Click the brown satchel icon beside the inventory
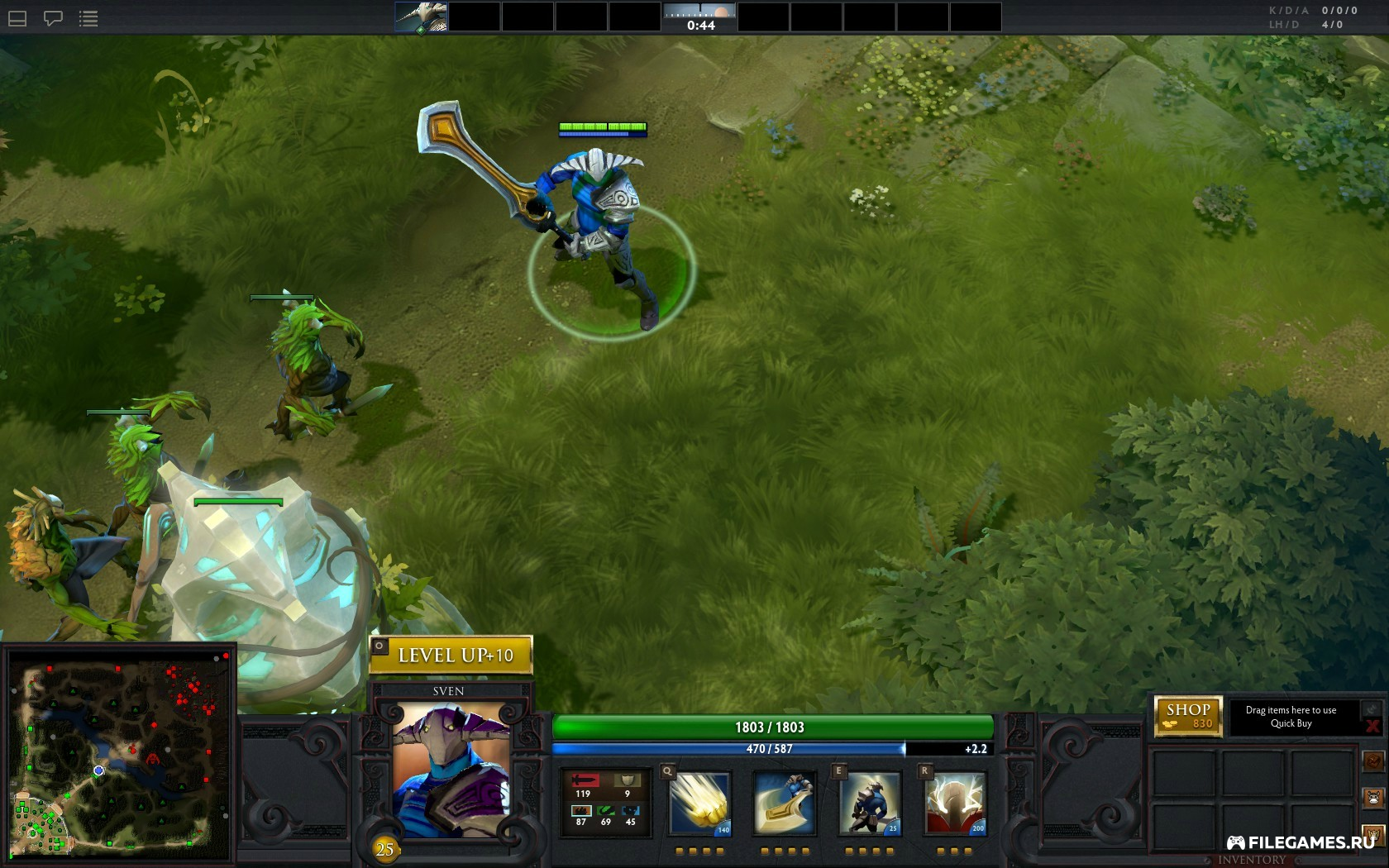 tap(1373, 761)
